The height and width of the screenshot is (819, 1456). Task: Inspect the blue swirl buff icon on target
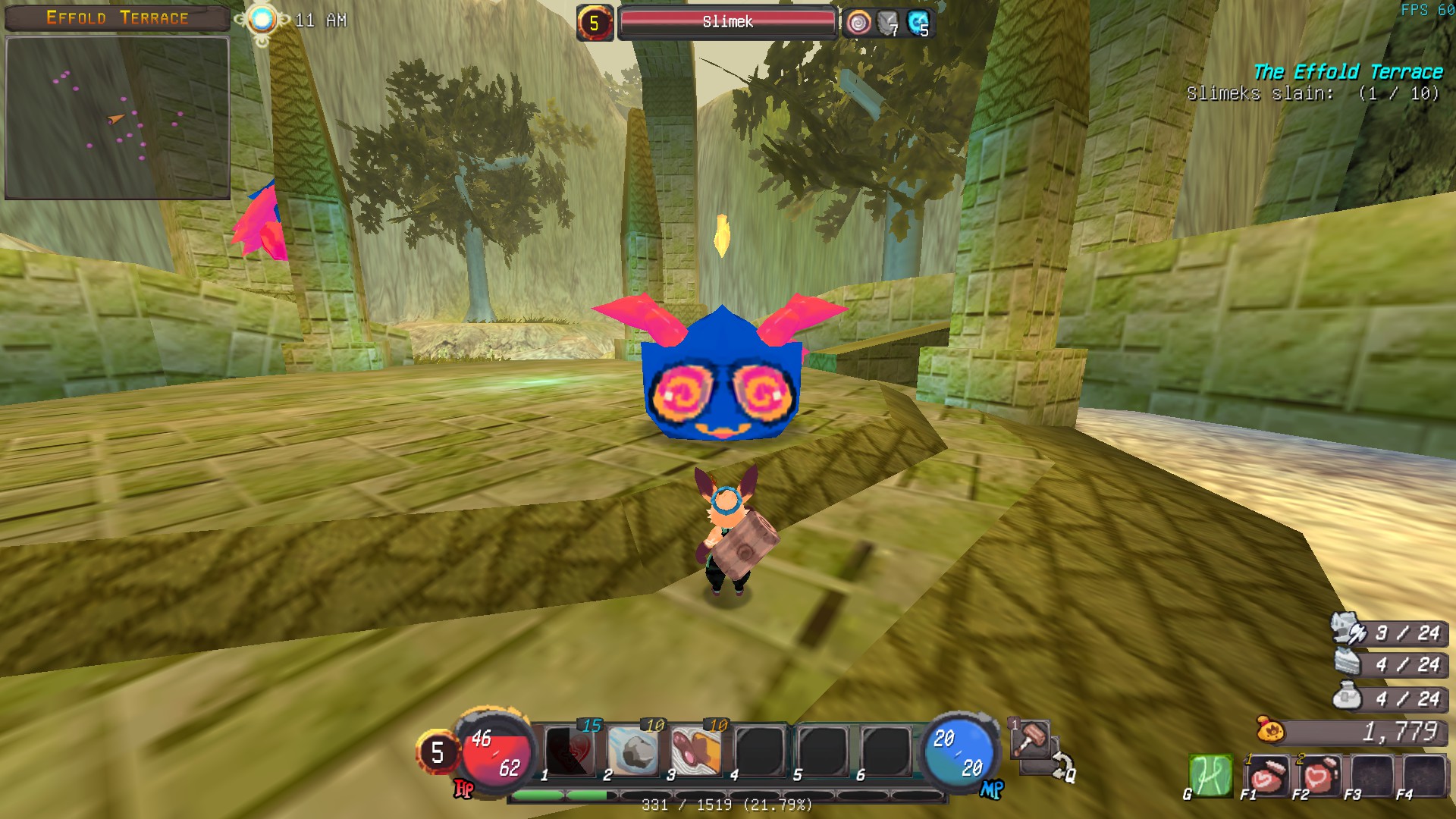click(x=918, y=23)
